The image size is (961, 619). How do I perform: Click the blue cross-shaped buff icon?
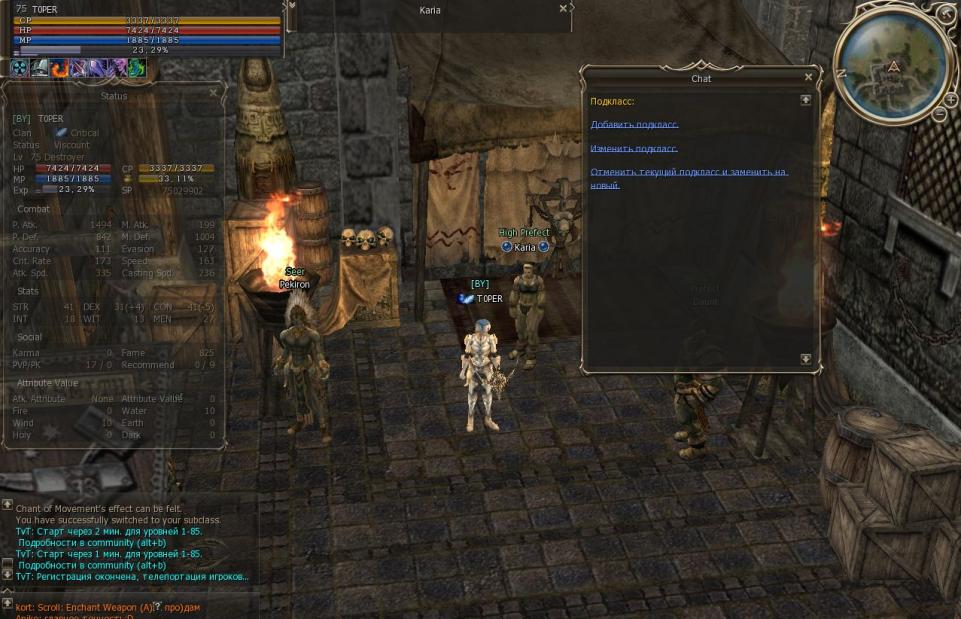[x=19, y=68]
